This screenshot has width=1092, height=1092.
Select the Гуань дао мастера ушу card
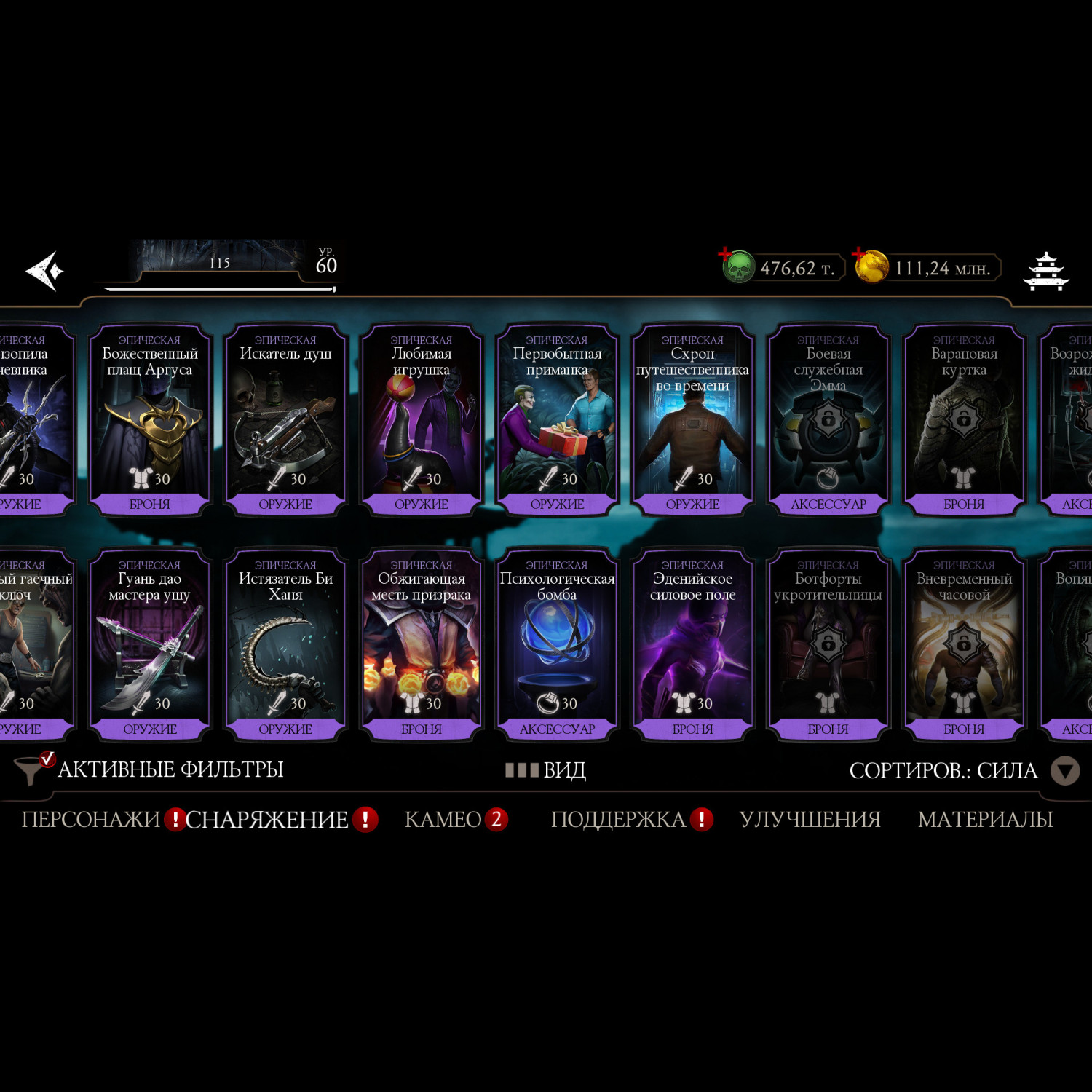click(150, 645)
